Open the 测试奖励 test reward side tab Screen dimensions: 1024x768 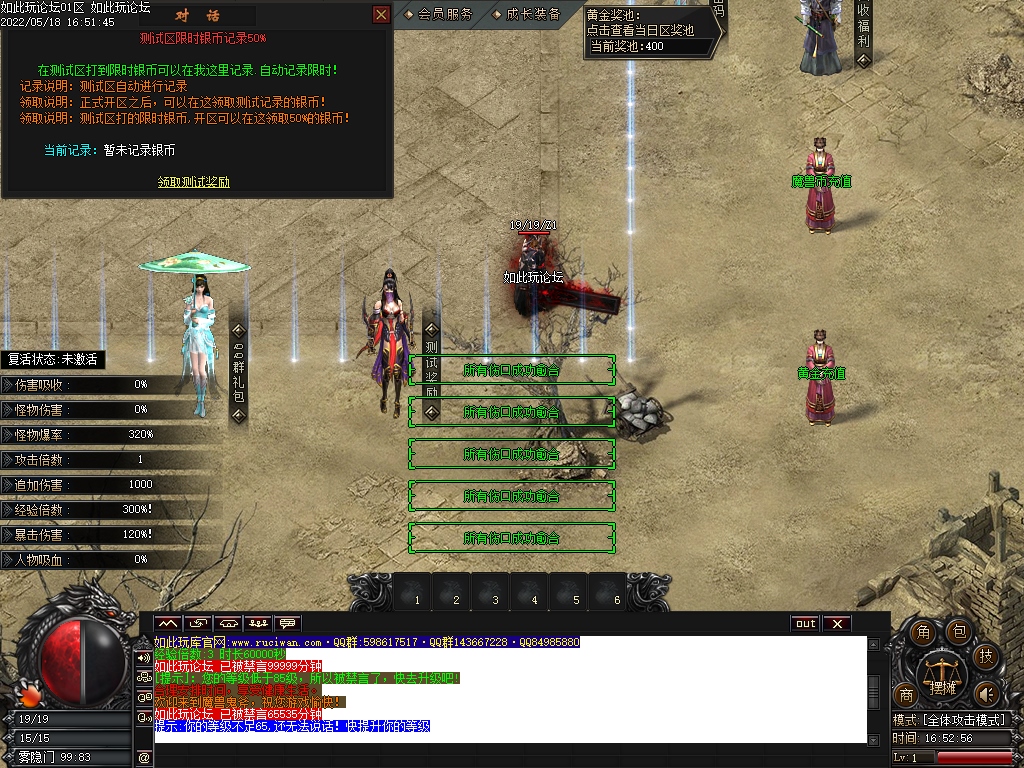(x=431, y=365)
